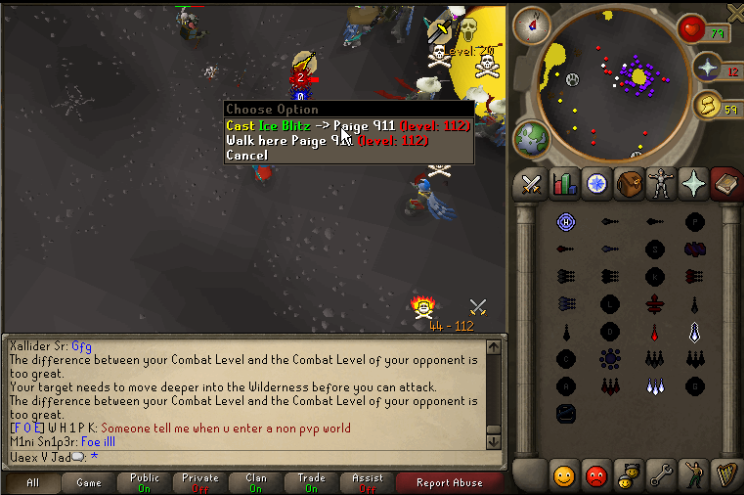
Task: Open the combat styles tab with crossed swords
Action: click(531, 183)
